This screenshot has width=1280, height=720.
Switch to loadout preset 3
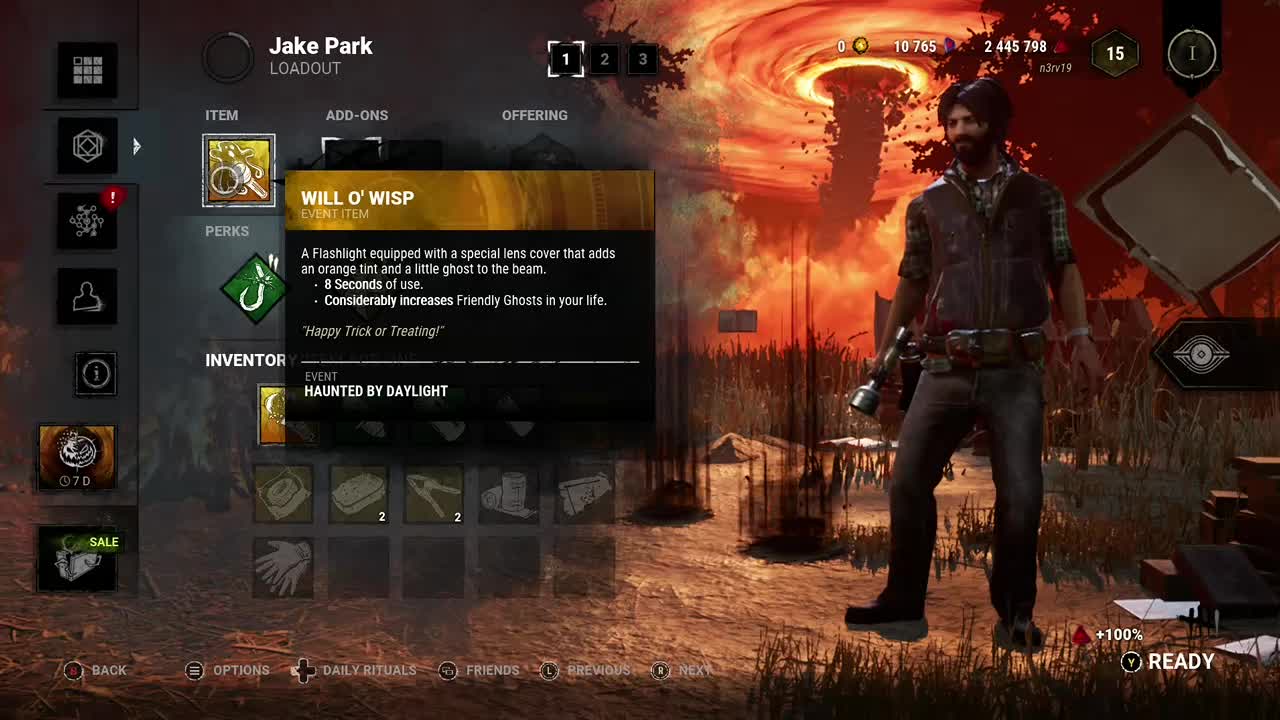click(x=643, y=59)
